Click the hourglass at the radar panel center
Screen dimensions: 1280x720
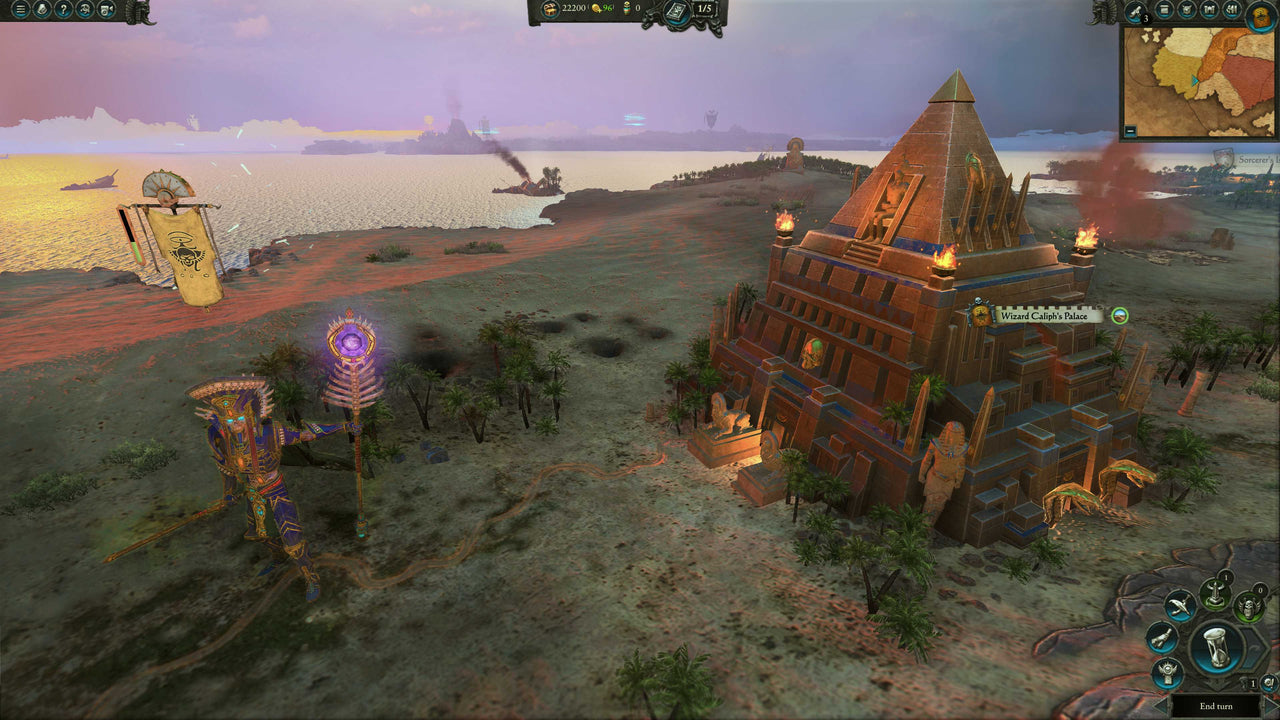[1217, 648]
